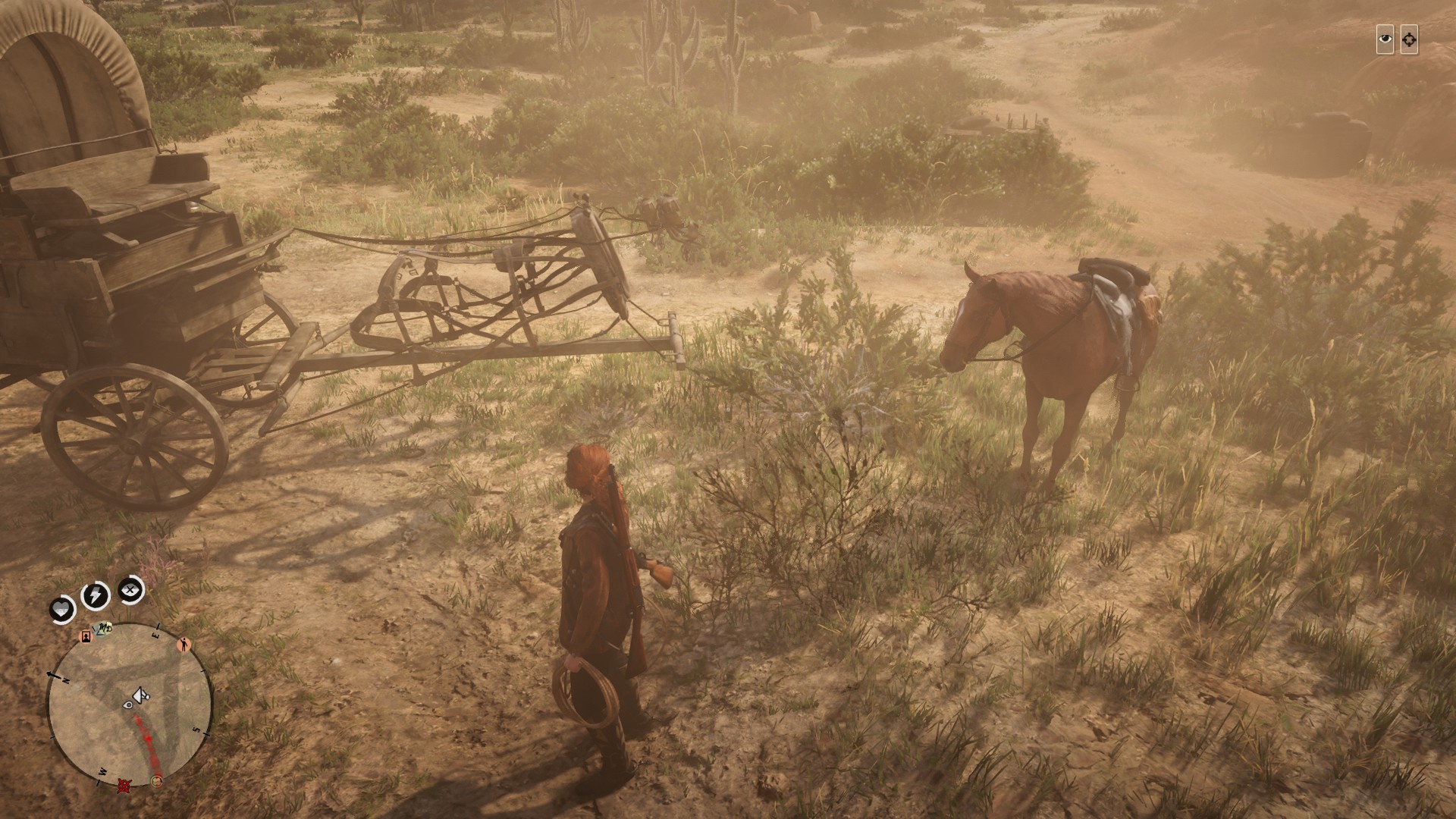Click the wagon marker on the minimap
This screenshot has width=1456, height=819.
[140, 694]
